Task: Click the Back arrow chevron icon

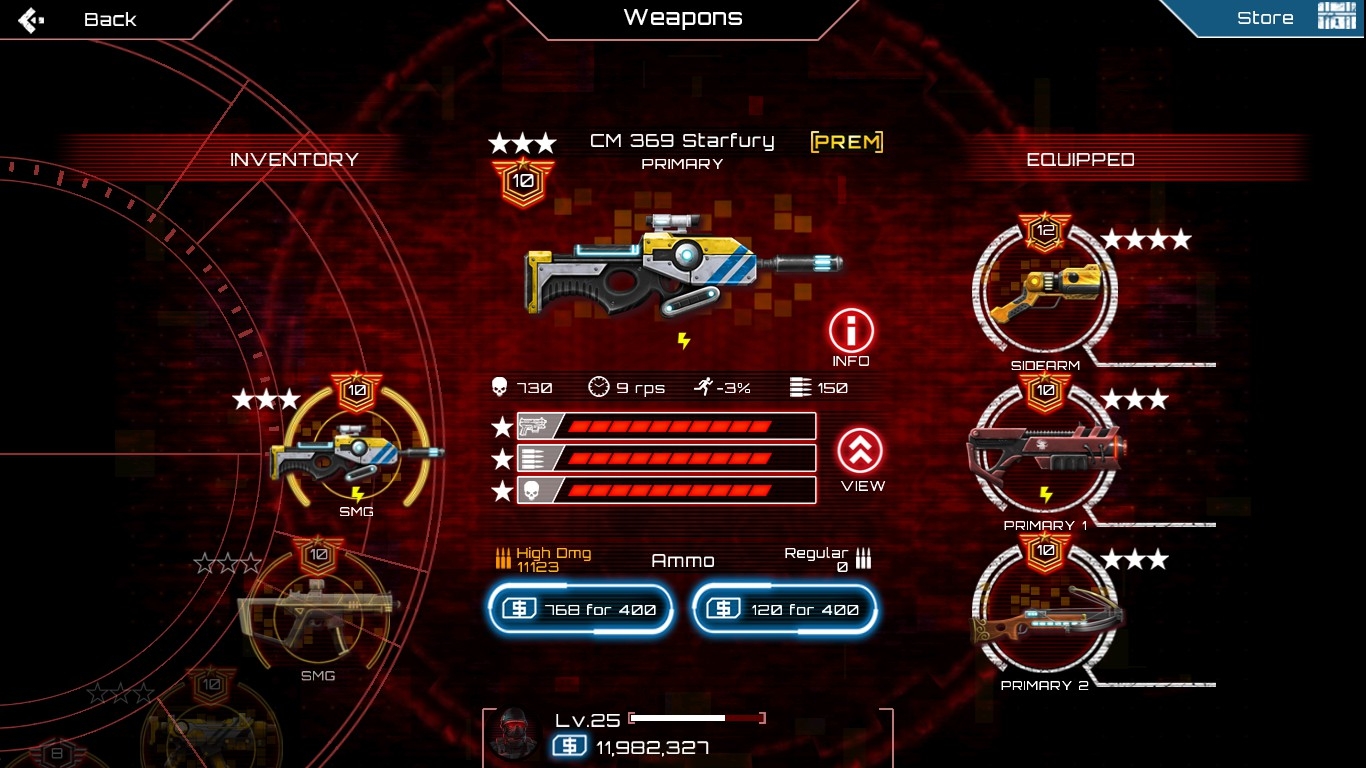Action: coord(30,18)
